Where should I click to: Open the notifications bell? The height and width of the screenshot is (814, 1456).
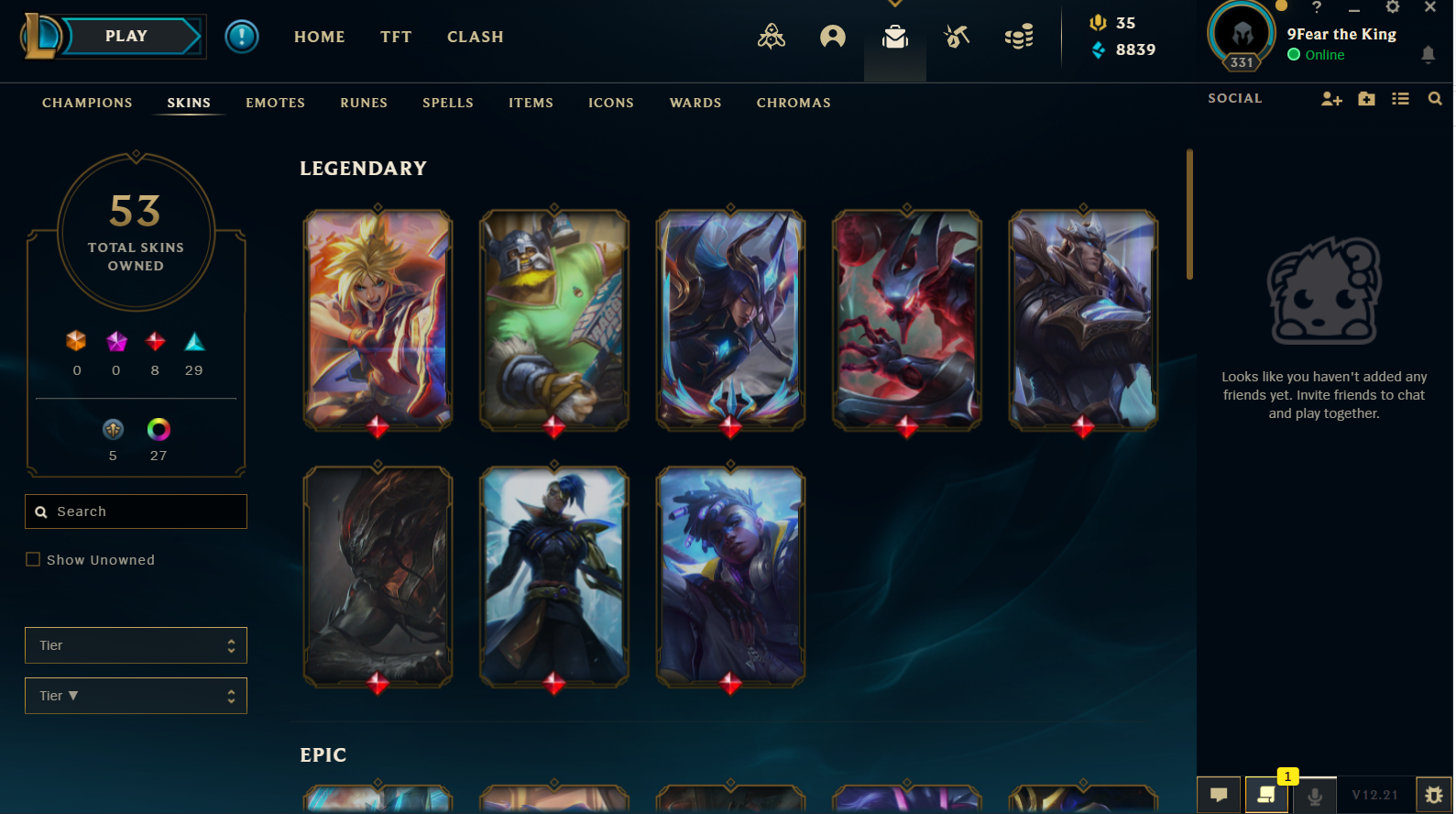[1428, 55]
